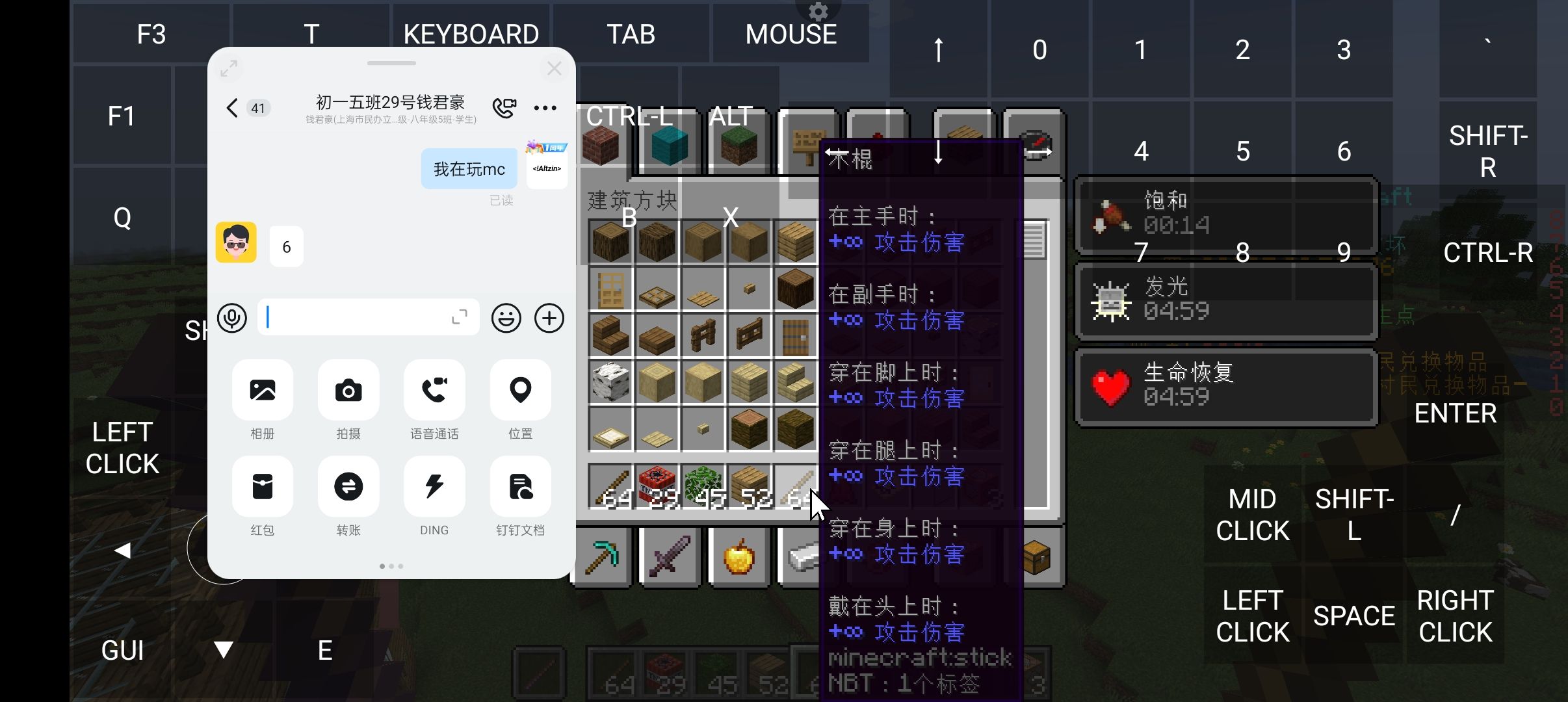
Task: Choose the oak stairs block
Action: coord(610,335)
